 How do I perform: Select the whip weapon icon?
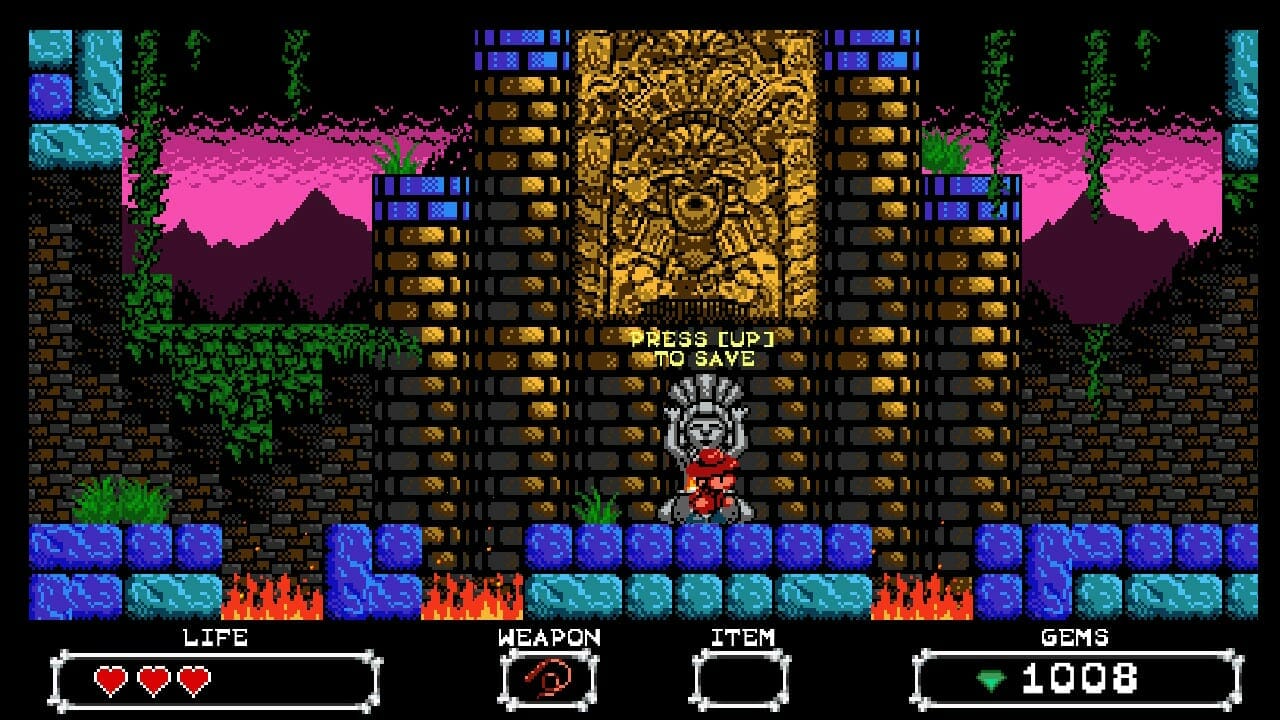(548, 681)
